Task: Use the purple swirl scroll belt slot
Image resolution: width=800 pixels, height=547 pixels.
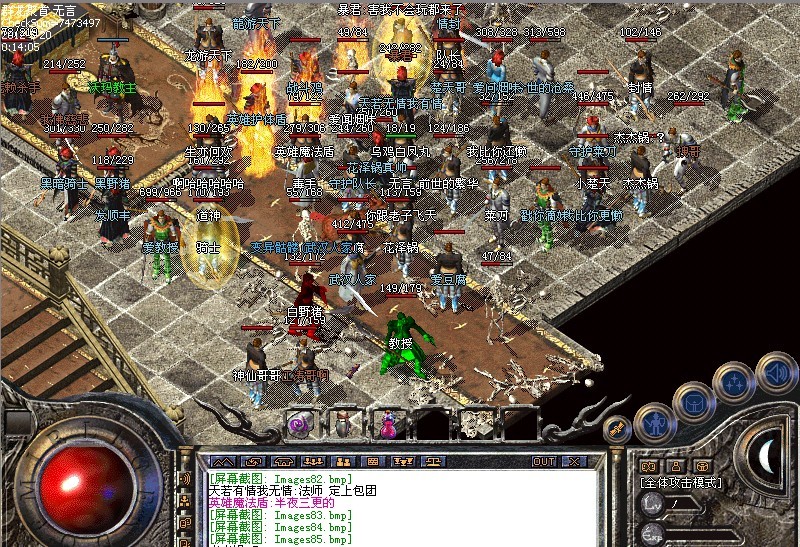Action: pos(299,424)
